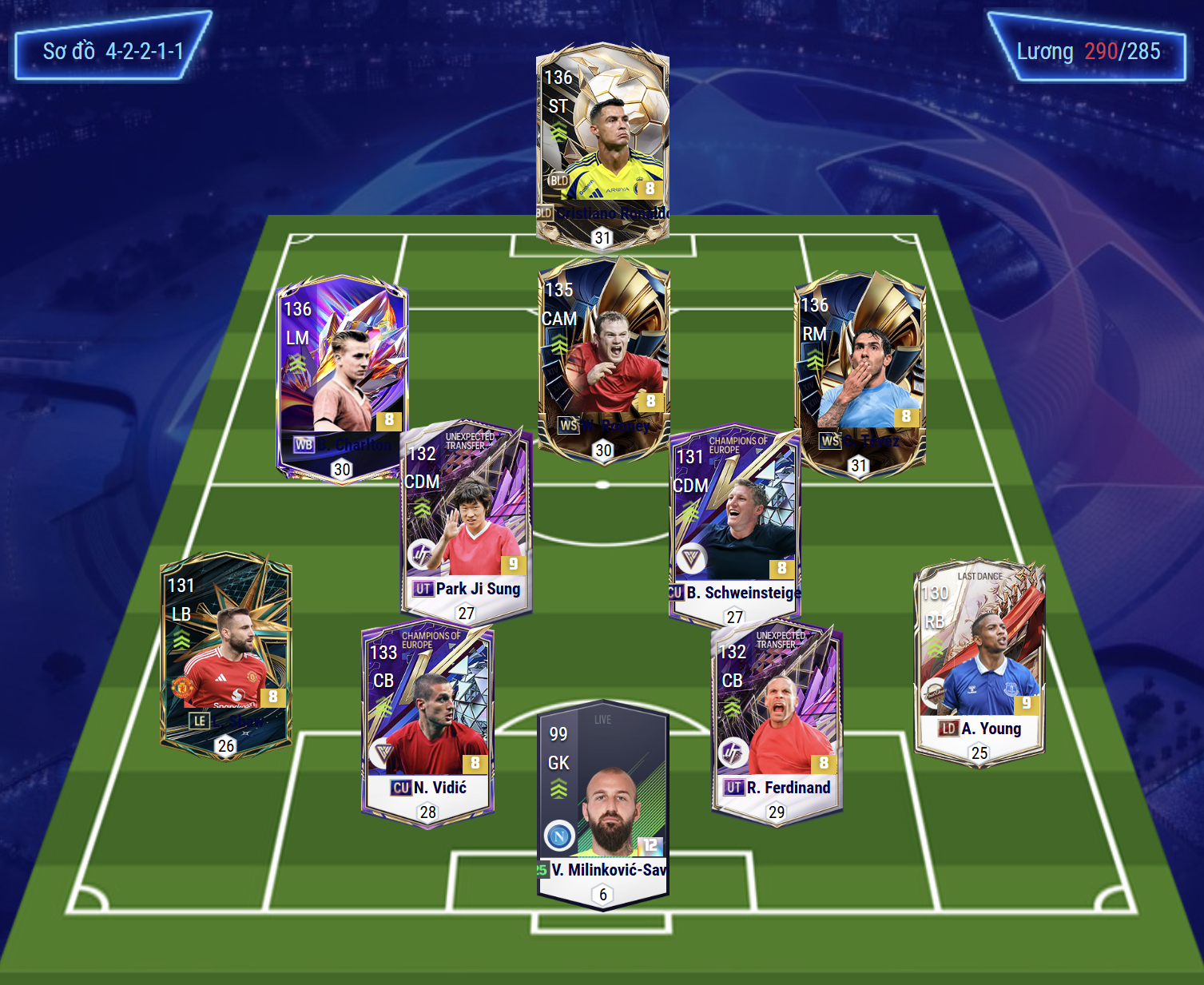Viewport: 1204px width, 985px height.
Task: Choose the V. Milinković-Savić goalkeeper card
Action: tap(603, 803)
